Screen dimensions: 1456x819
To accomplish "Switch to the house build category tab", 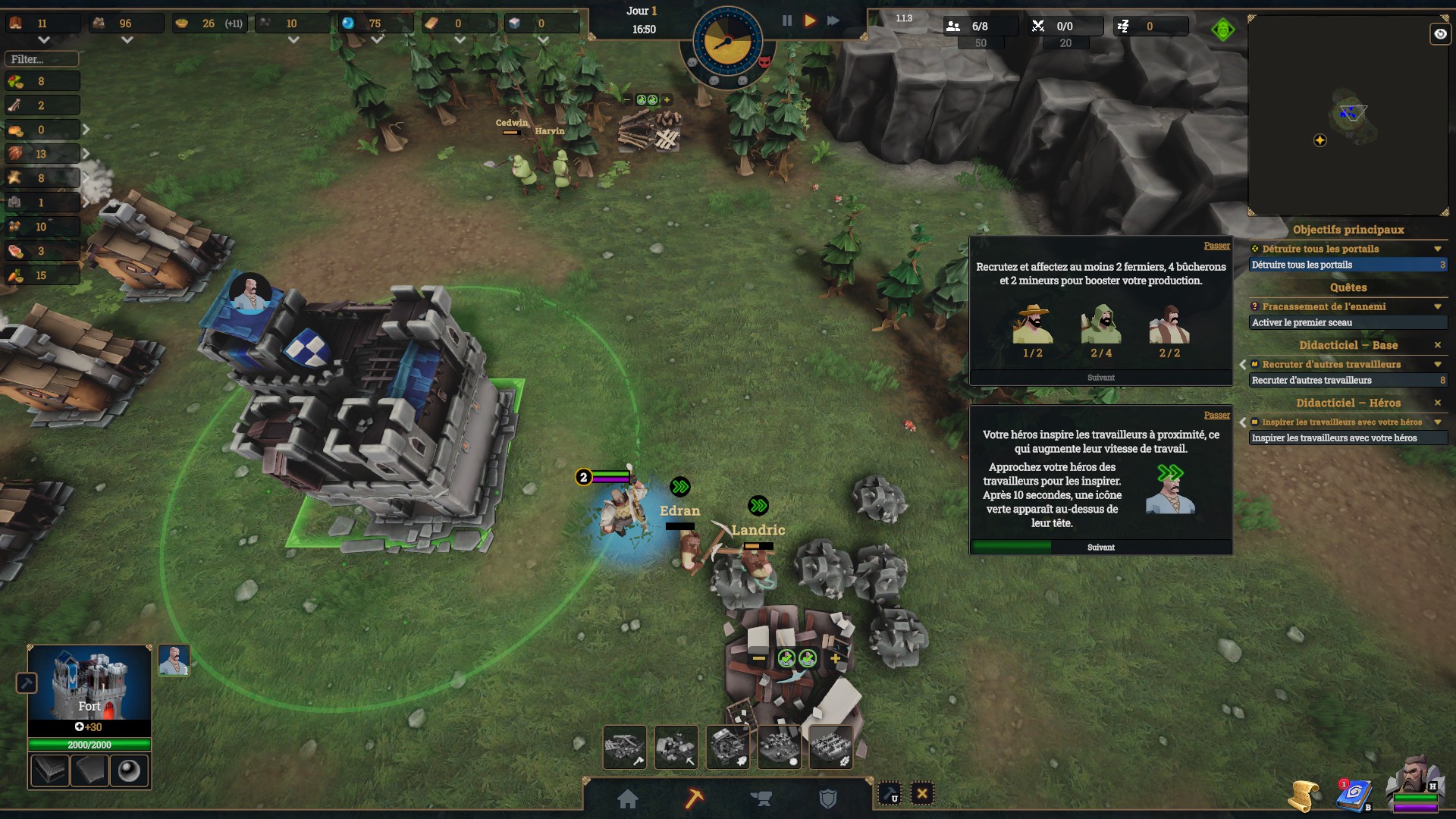I will click(x=628, y=799).
